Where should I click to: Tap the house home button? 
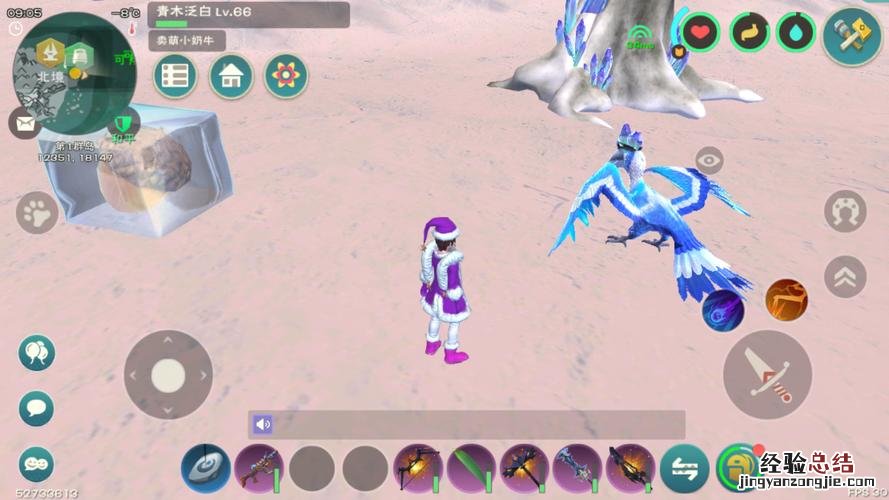[x=231, y=76]
